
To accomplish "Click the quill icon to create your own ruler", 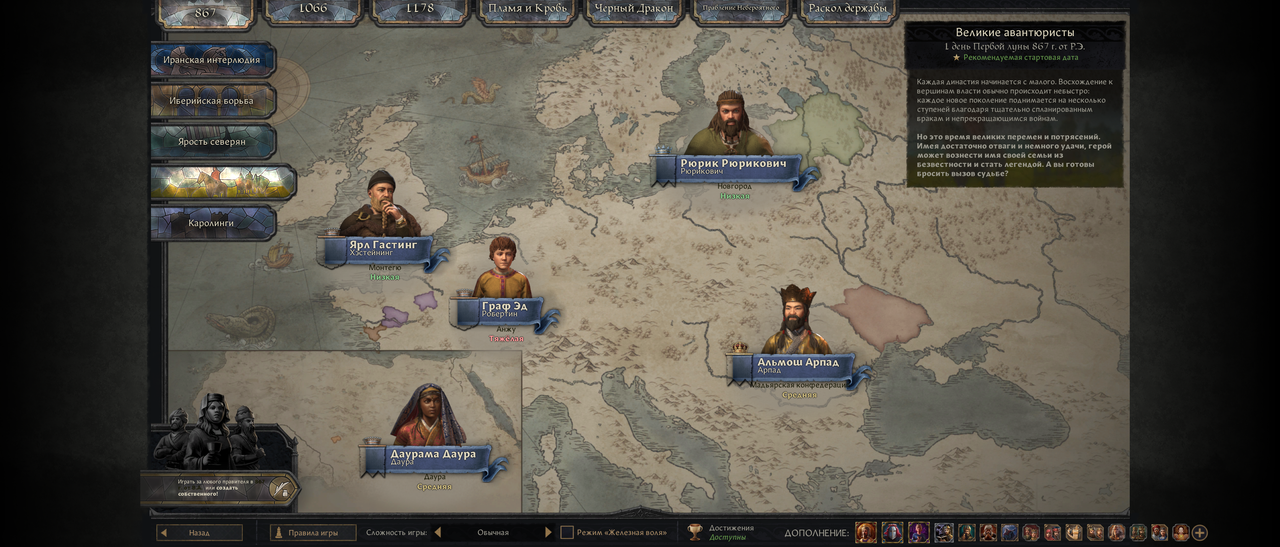I will (x=283, y=489).
